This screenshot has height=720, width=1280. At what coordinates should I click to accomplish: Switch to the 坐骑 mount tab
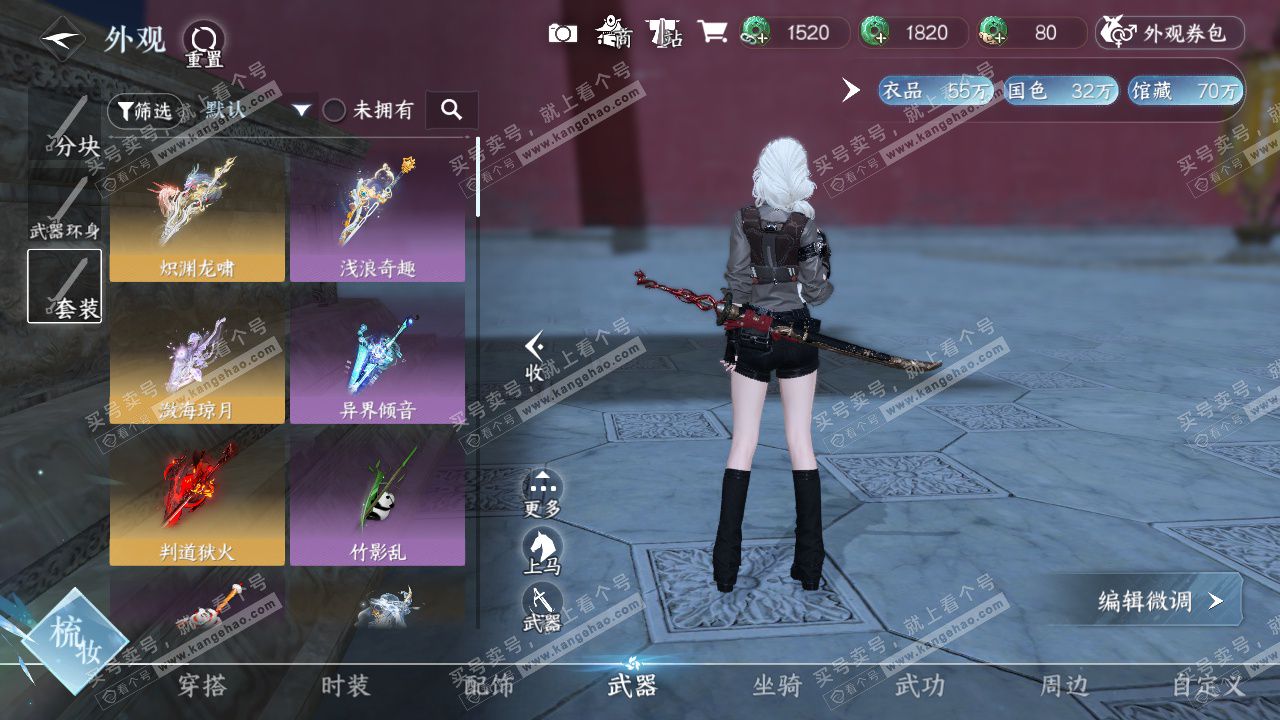tap(777, 686)
